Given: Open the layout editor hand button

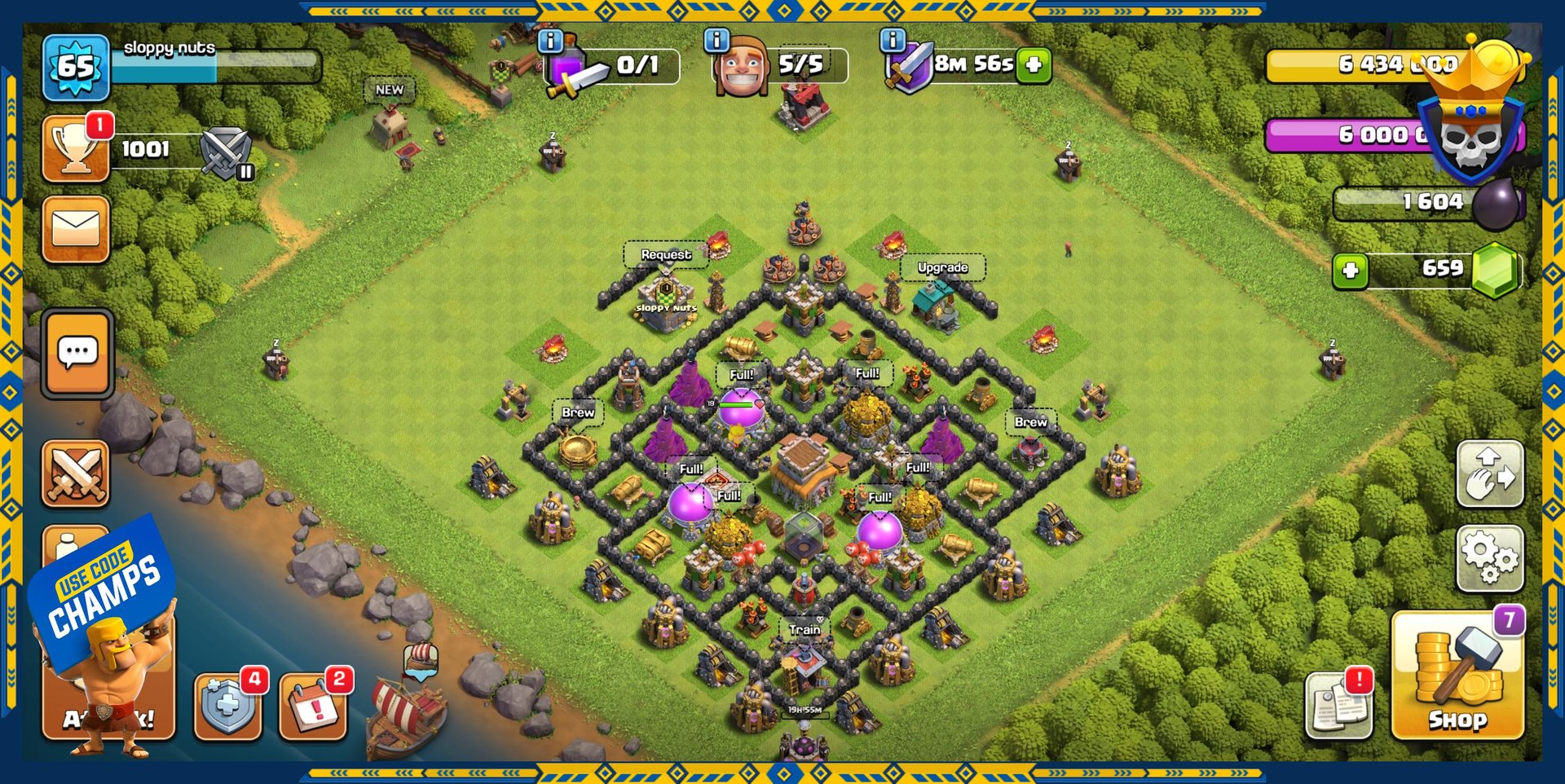Looking at the screenshot, I should (x=1489, y=473).
